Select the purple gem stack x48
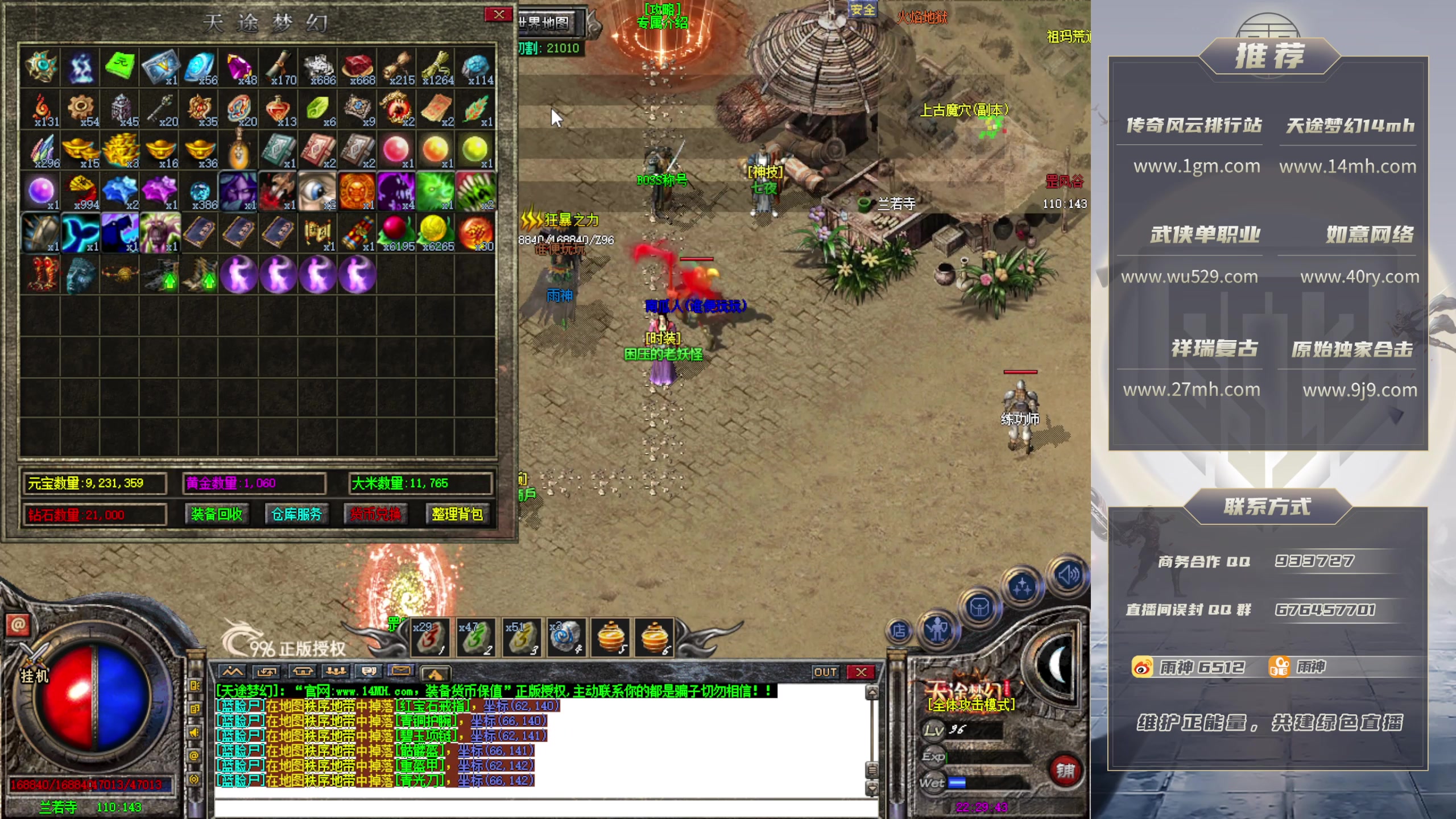Screen dimensions: 1456x819 (239, 68)
